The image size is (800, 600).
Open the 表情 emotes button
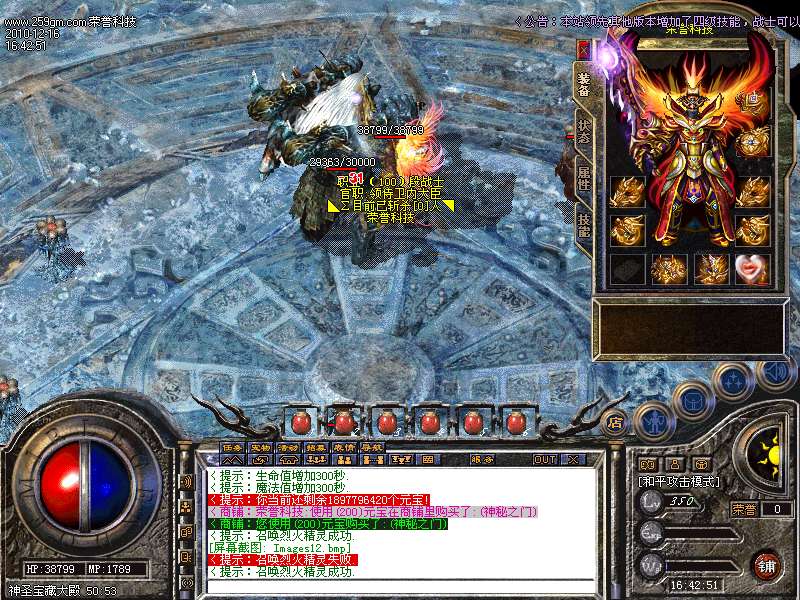click(x=344, y=446)
